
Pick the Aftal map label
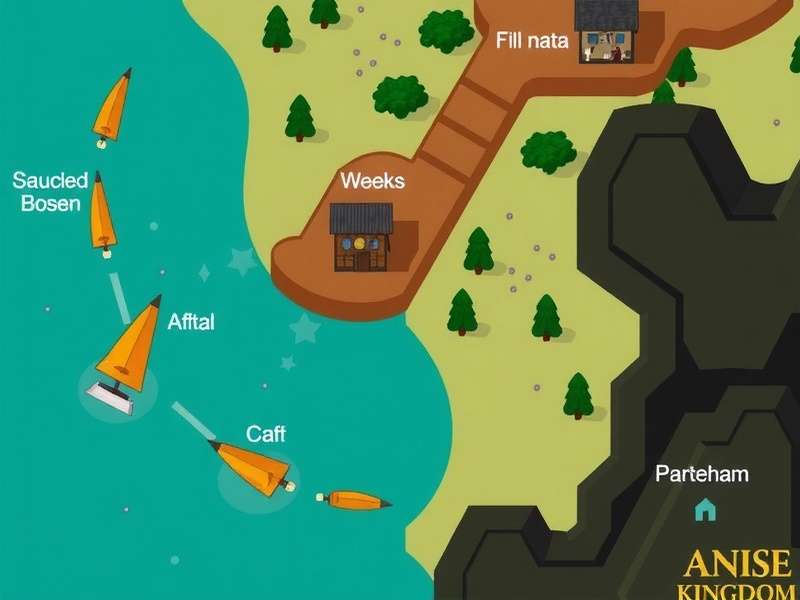point(191,322)
